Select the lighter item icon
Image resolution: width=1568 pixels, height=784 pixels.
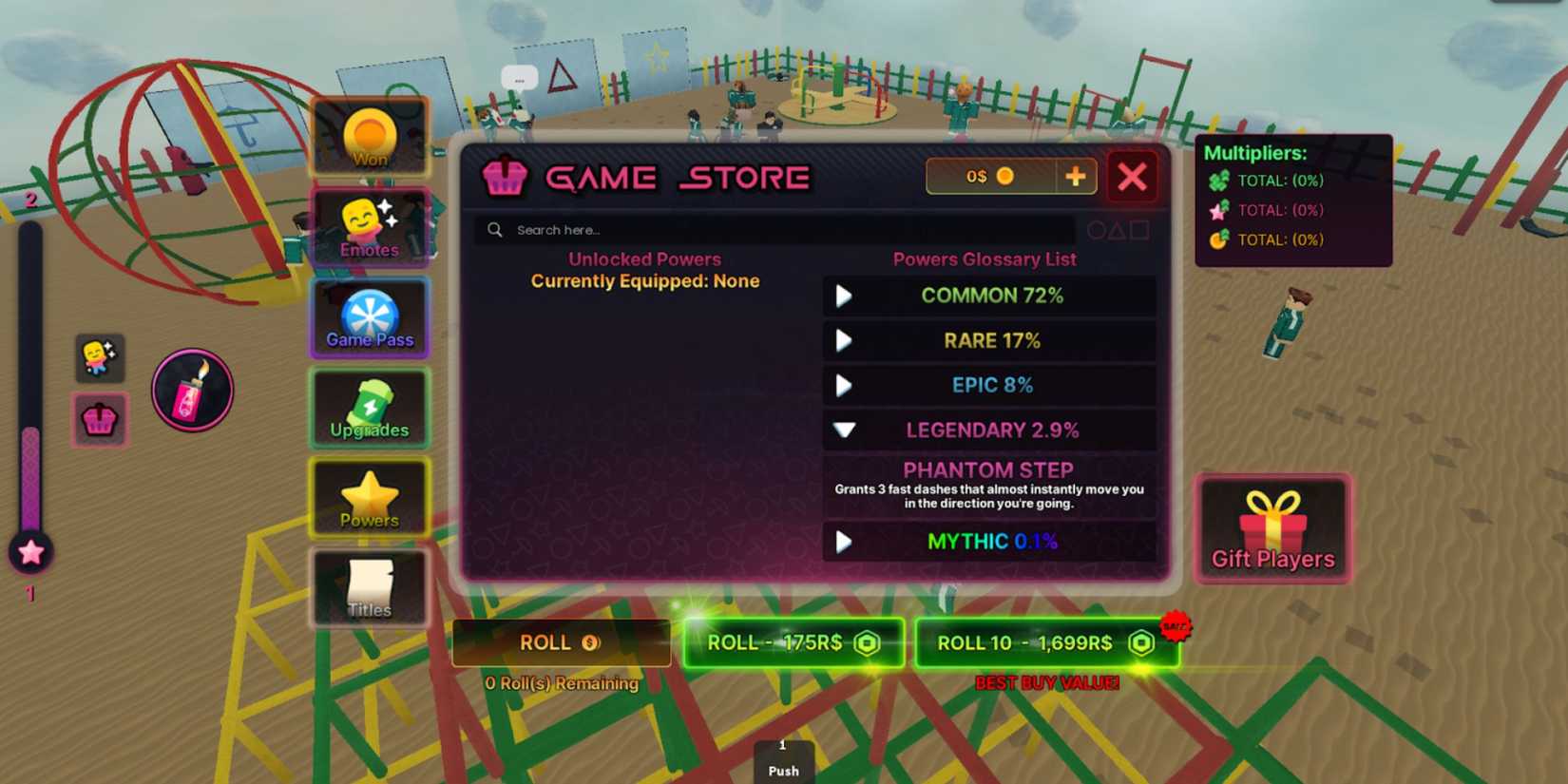click(192, 389)
